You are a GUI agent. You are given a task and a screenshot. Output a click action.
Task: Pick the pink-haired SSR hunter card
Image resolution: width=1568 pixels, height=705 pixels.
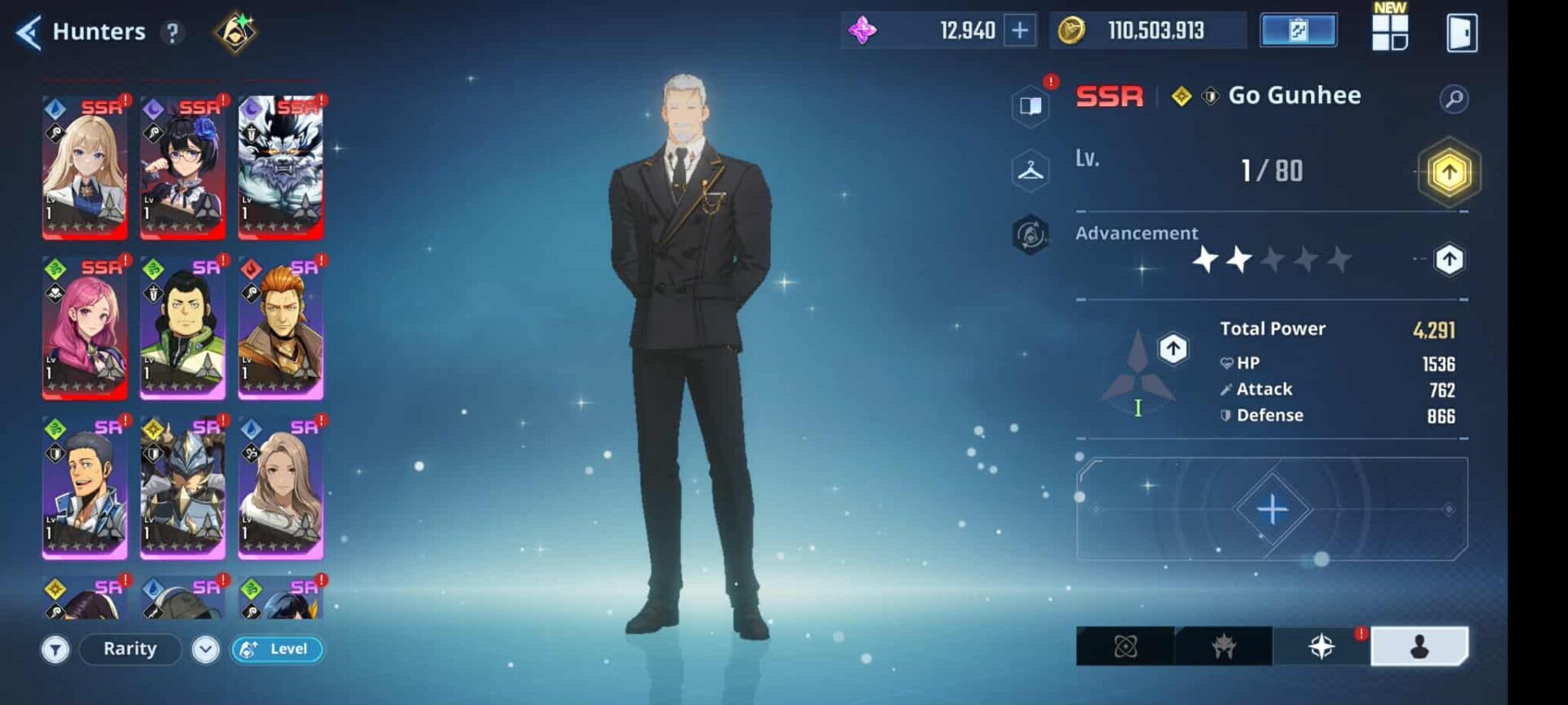[x=85, y=327]
